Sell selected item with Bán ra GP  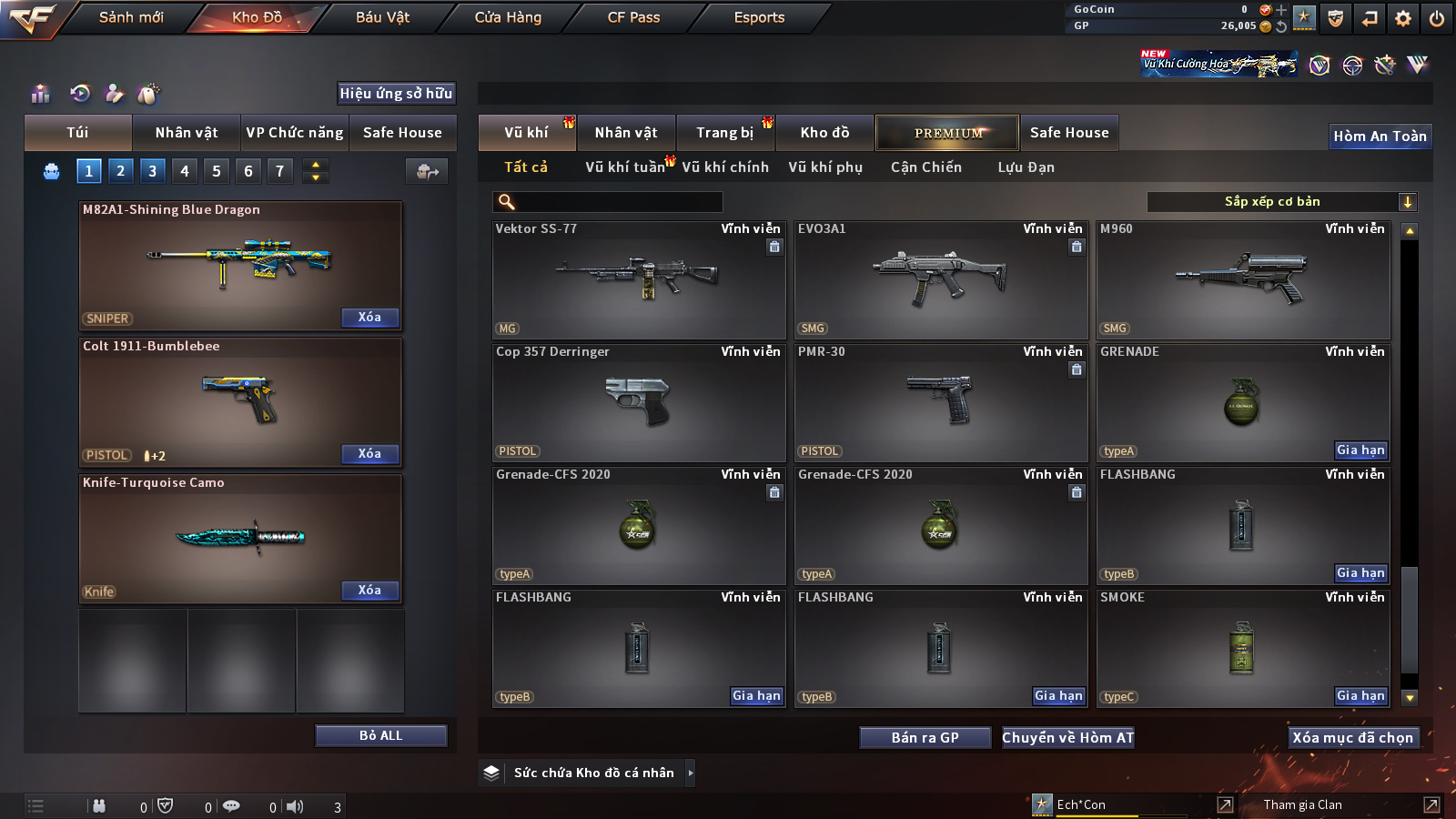click(925, 737)
